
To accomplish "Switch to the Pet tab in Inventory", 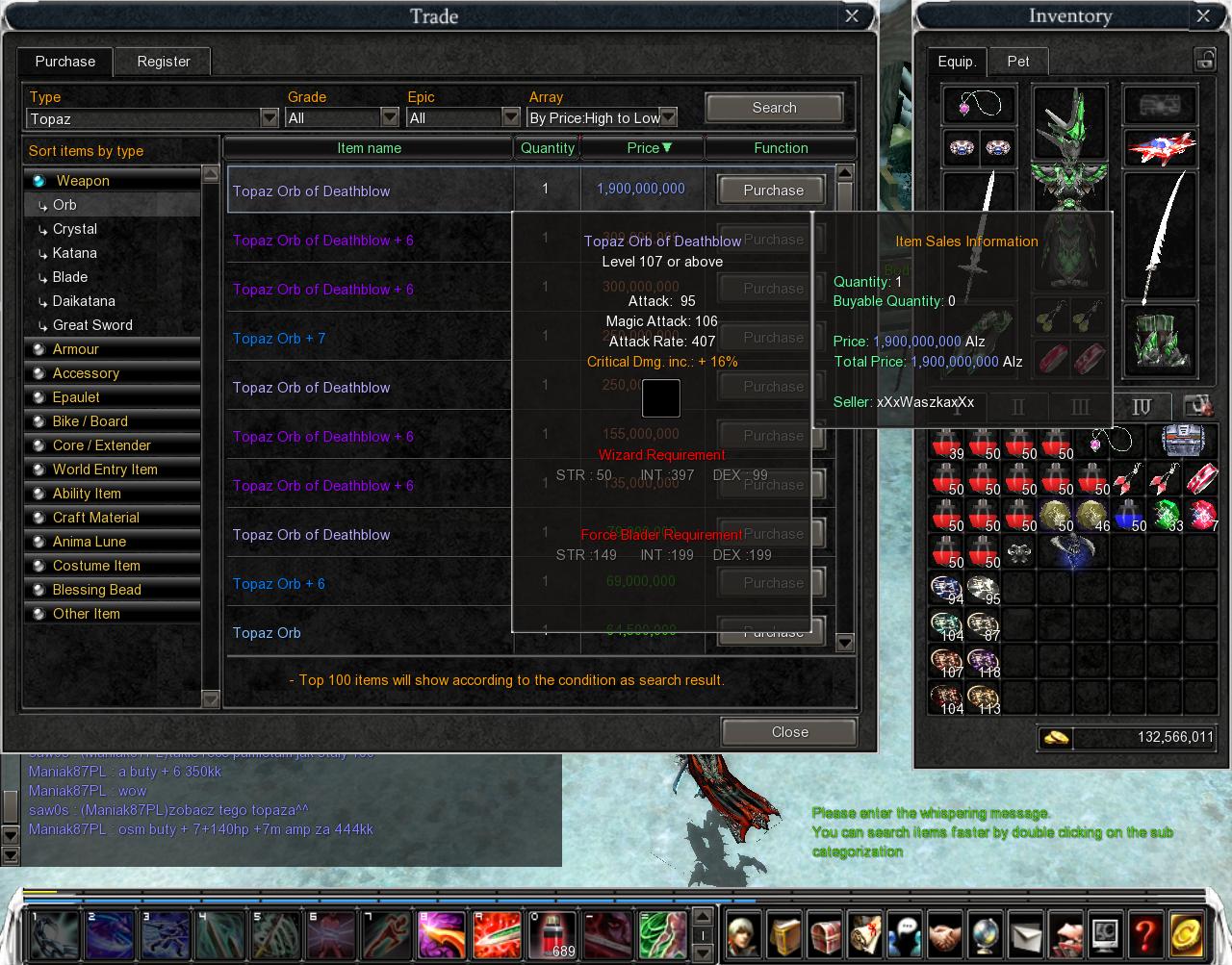I will tap(1018, 62).
